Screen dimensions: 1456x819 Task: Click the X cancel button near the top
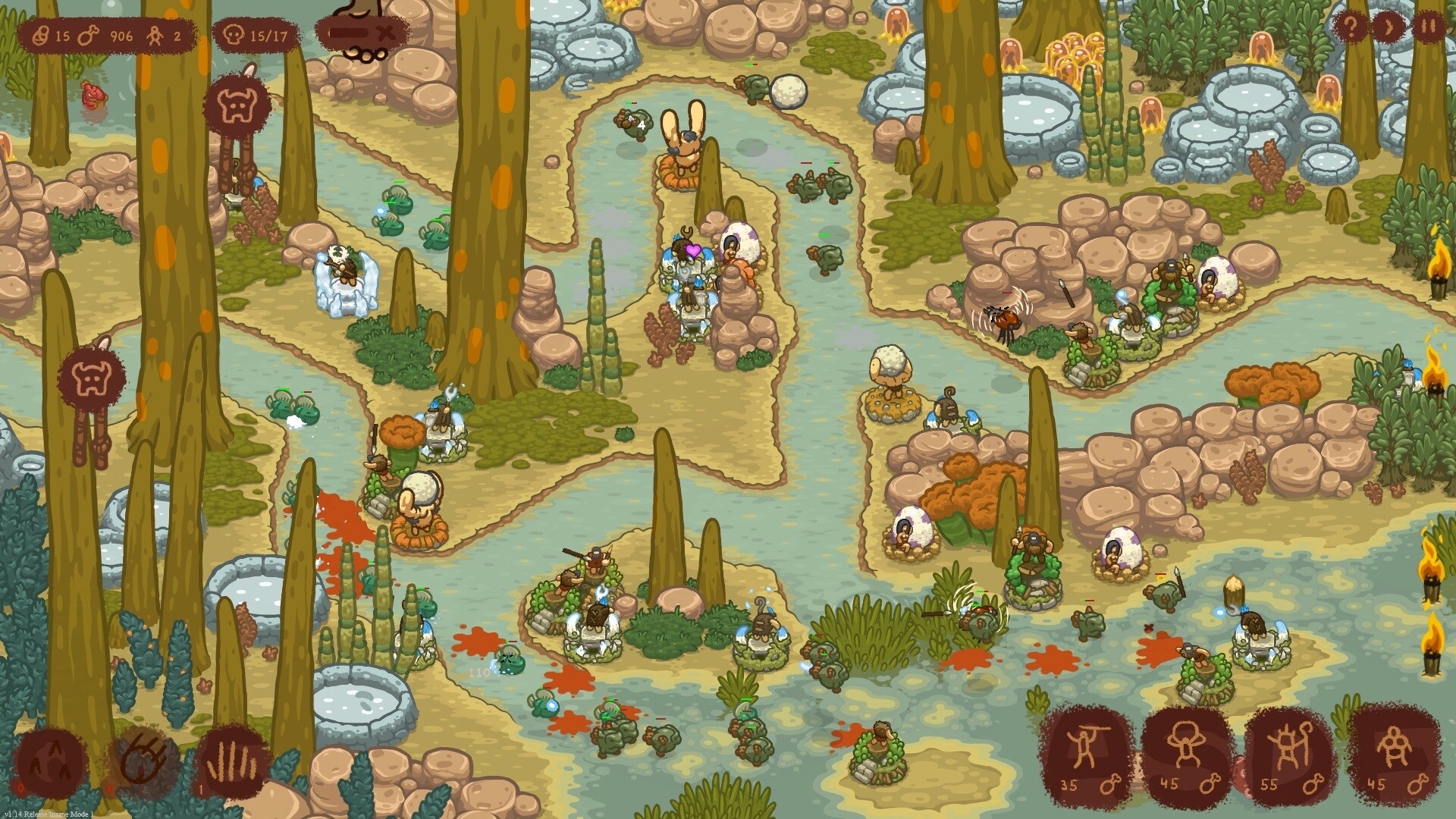tap(385, 32)
